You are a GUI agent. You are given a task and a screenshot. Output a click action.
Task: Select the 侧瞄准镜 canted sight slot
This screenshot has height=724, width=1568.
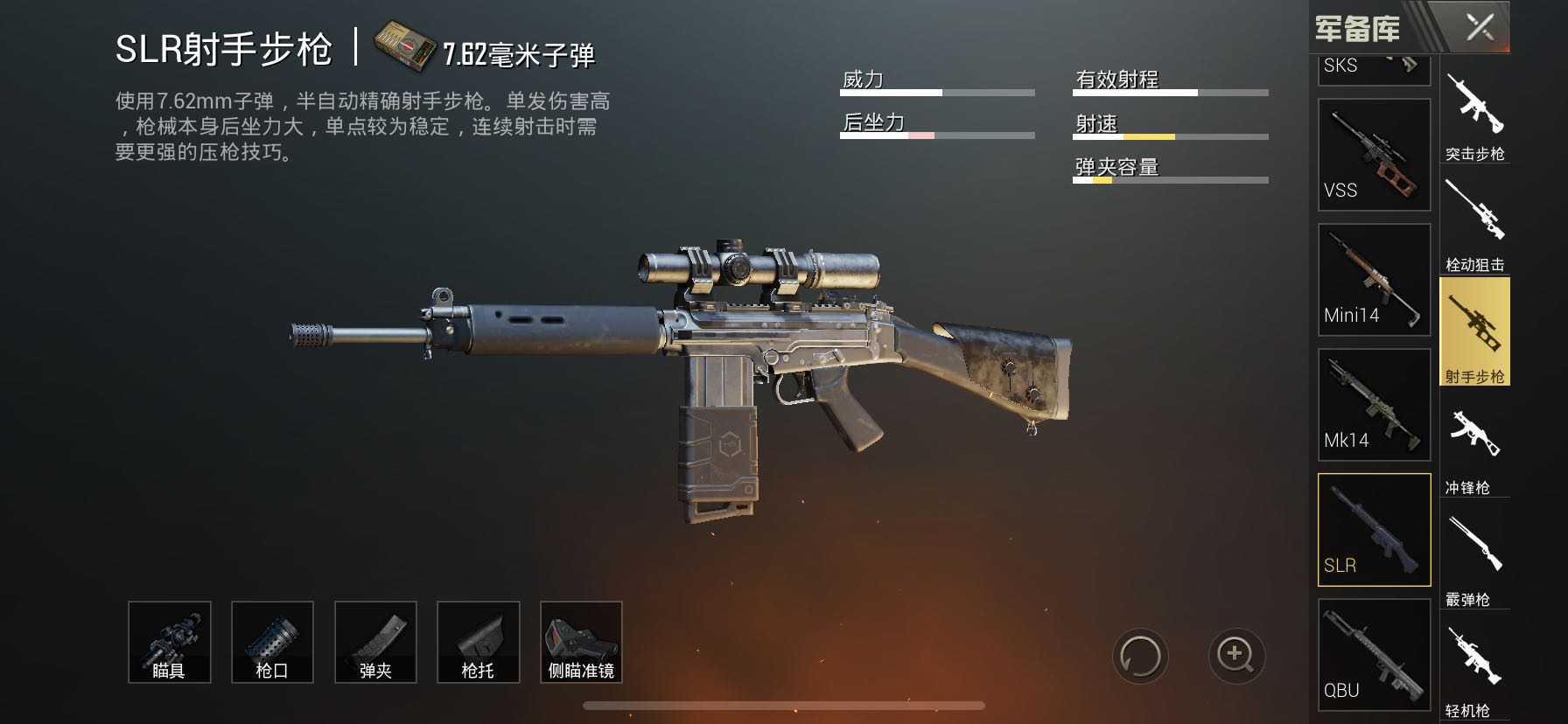coord(581,642)
